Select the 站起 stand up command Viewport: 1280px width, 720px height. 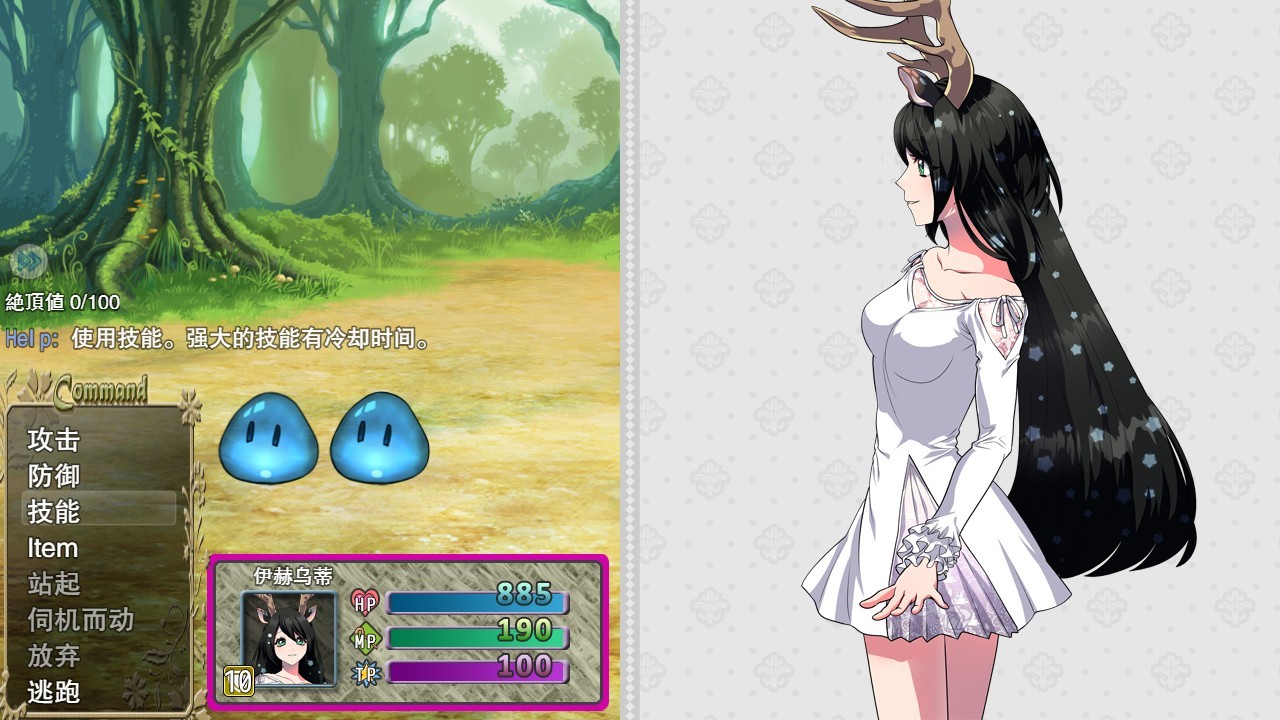54,583
